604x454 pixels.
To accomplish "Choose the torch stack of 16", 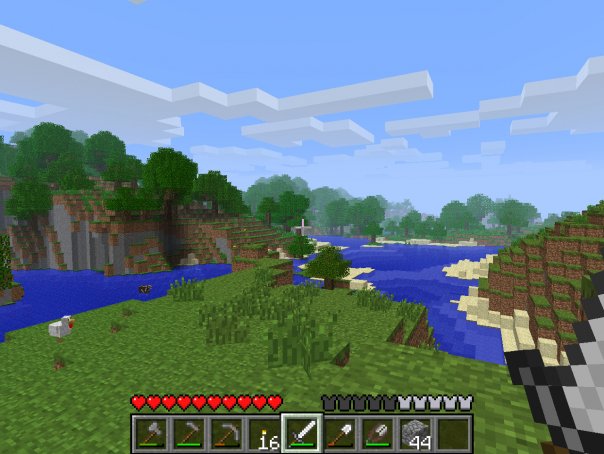I will (264, 433).
